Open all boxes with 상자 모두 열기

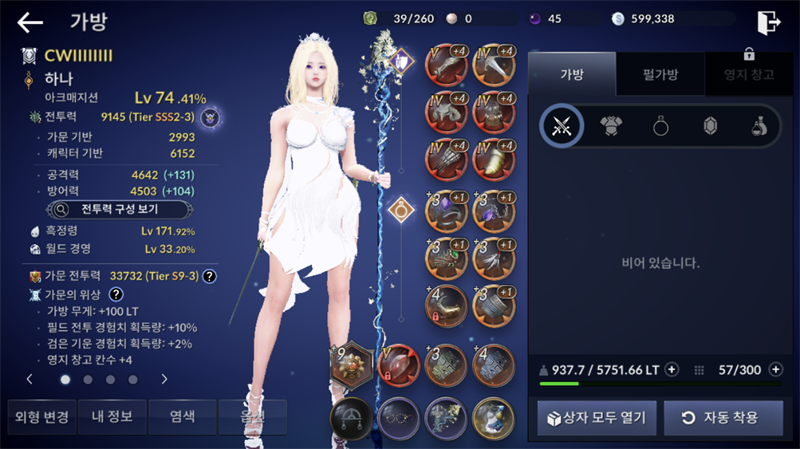click(591, 417)
